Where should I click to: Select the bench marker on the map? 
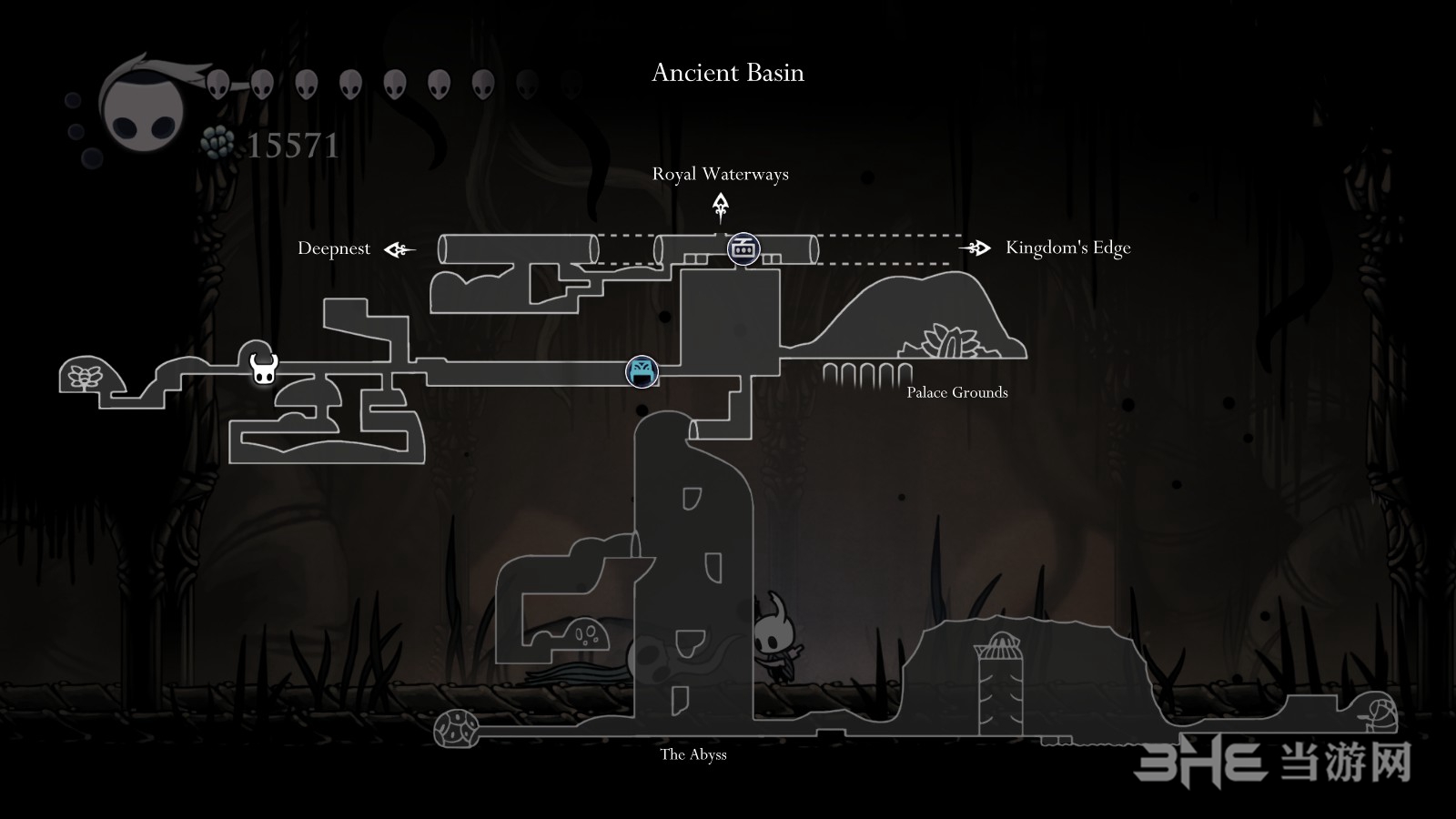tap(642, 371)
